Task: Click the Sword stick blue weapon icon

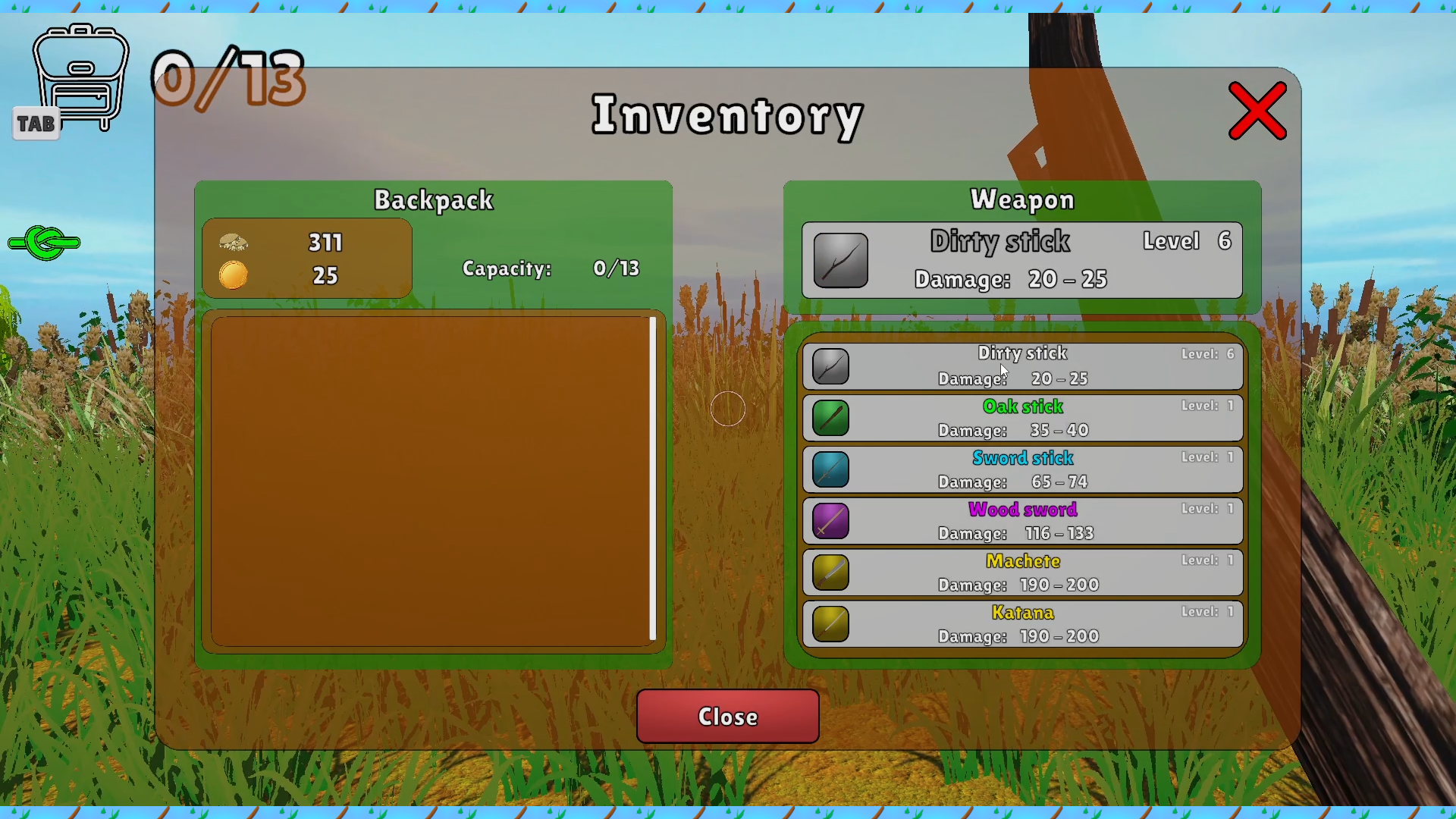Action: click(830, 469)
